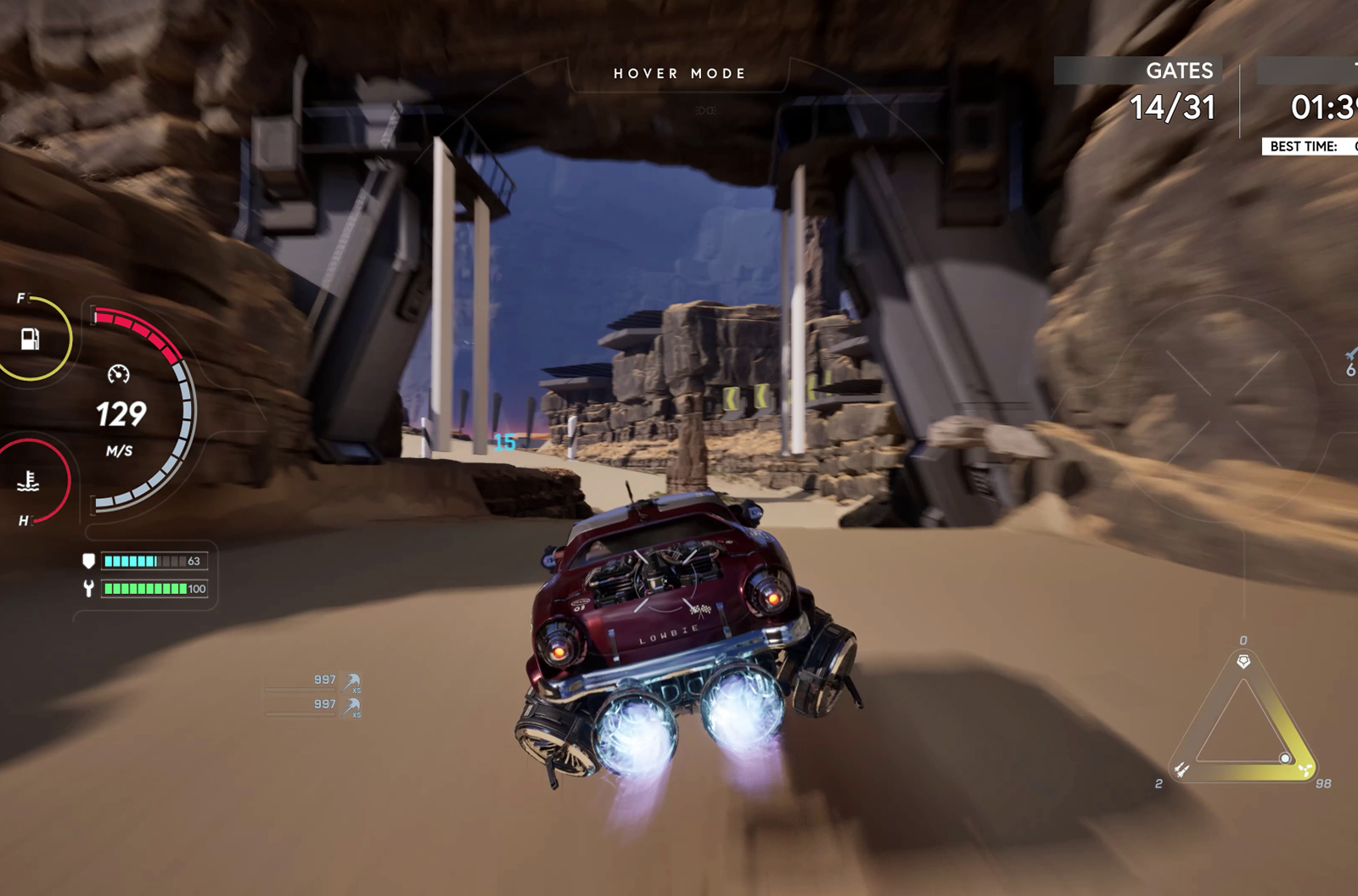Select the twin rockets weapons power icon
The width and height of the screenshot is (1358, 896).
pos(1181,770)
